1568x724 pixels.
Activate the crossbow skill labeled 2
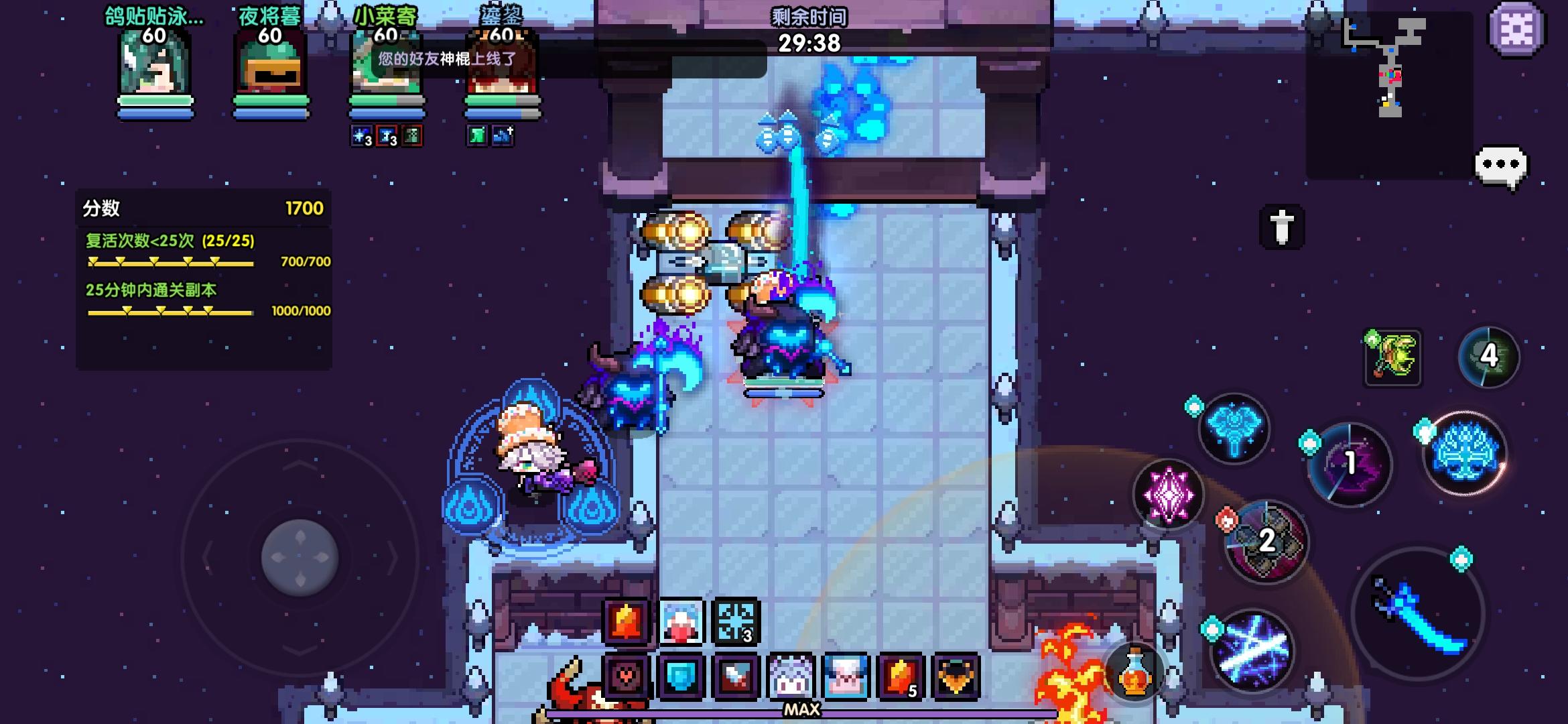[1266, 540]
